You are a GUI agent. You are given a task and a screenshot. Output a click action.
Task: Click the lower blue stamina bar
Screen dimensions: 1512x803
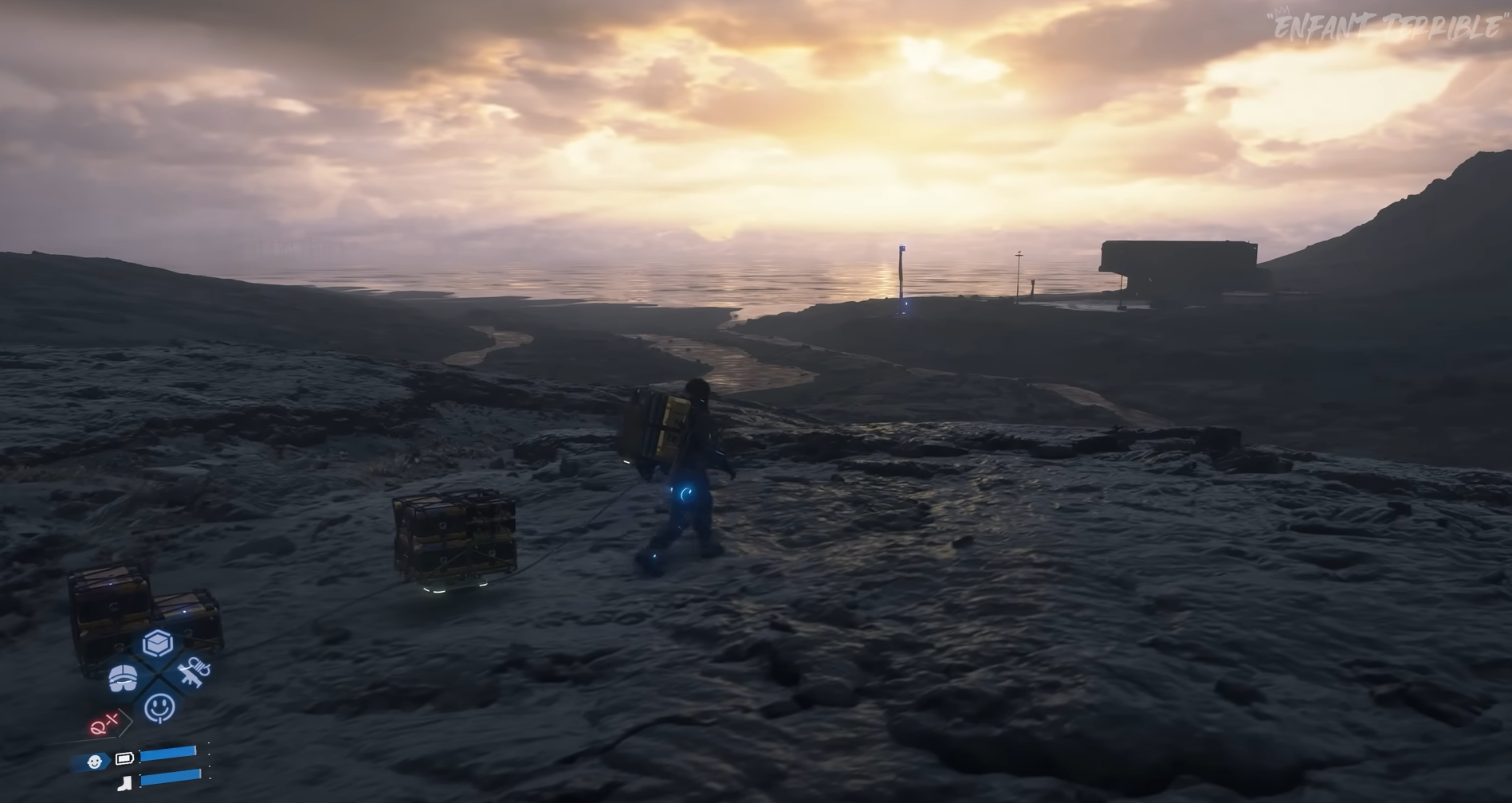pyautogui.click(x=171, y=778)
